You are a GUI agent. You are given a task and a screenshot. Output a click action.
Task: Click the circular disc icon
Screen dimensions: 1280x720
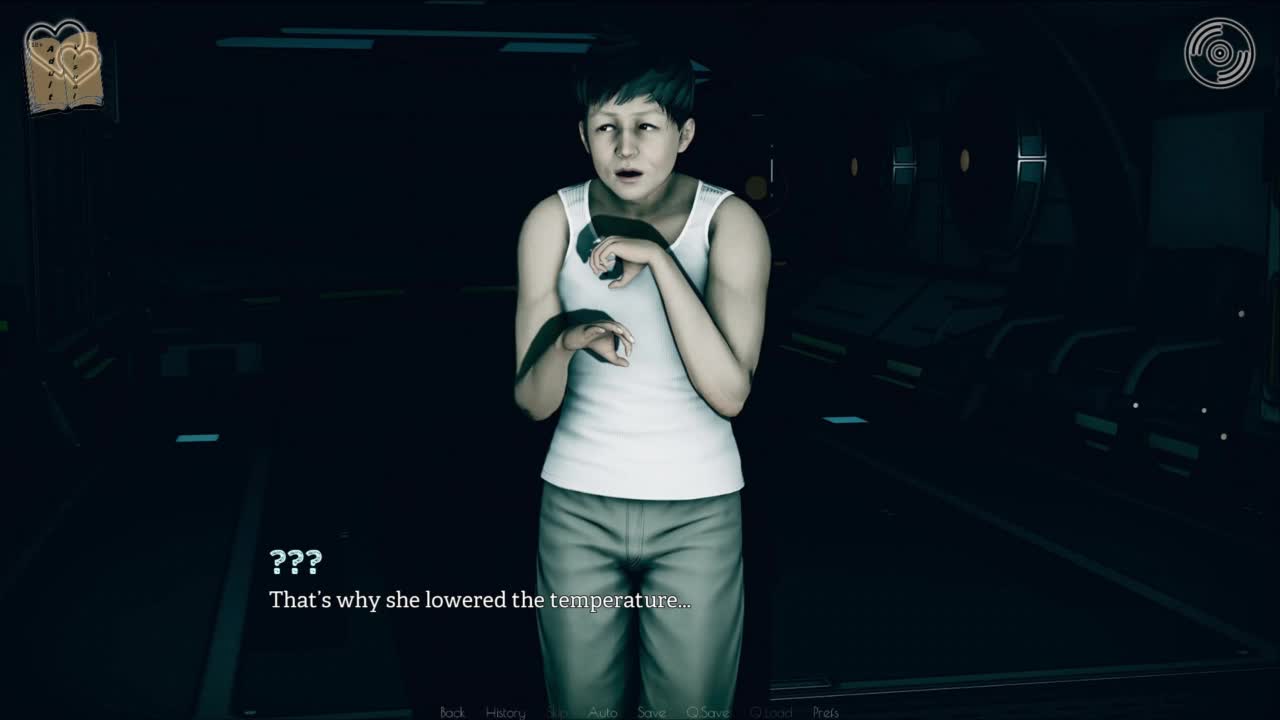pos(1219,53)
